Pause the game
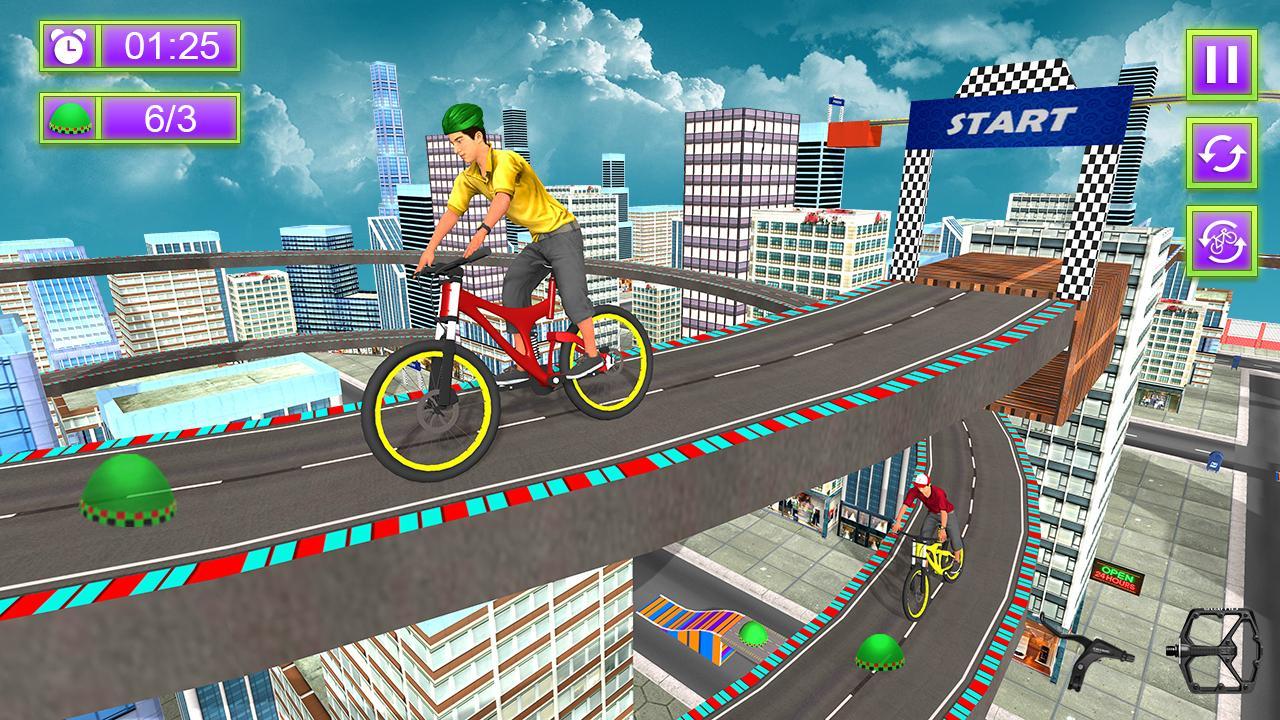This screenshot has width=1280, height=720. (1221, 64)
